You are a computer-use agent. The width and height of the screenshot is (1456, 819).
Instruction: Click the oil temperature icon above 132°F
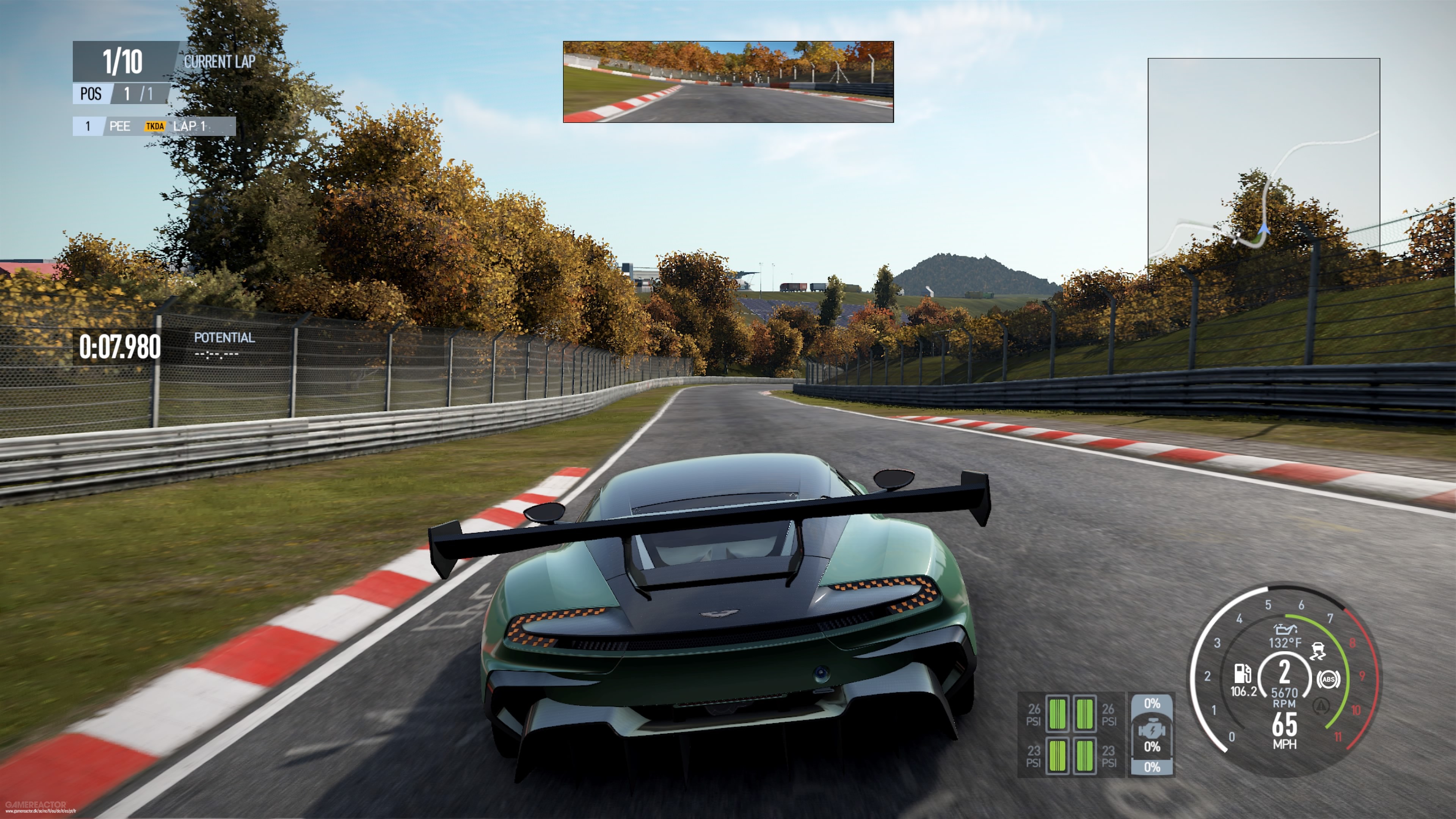point(1286,630)
